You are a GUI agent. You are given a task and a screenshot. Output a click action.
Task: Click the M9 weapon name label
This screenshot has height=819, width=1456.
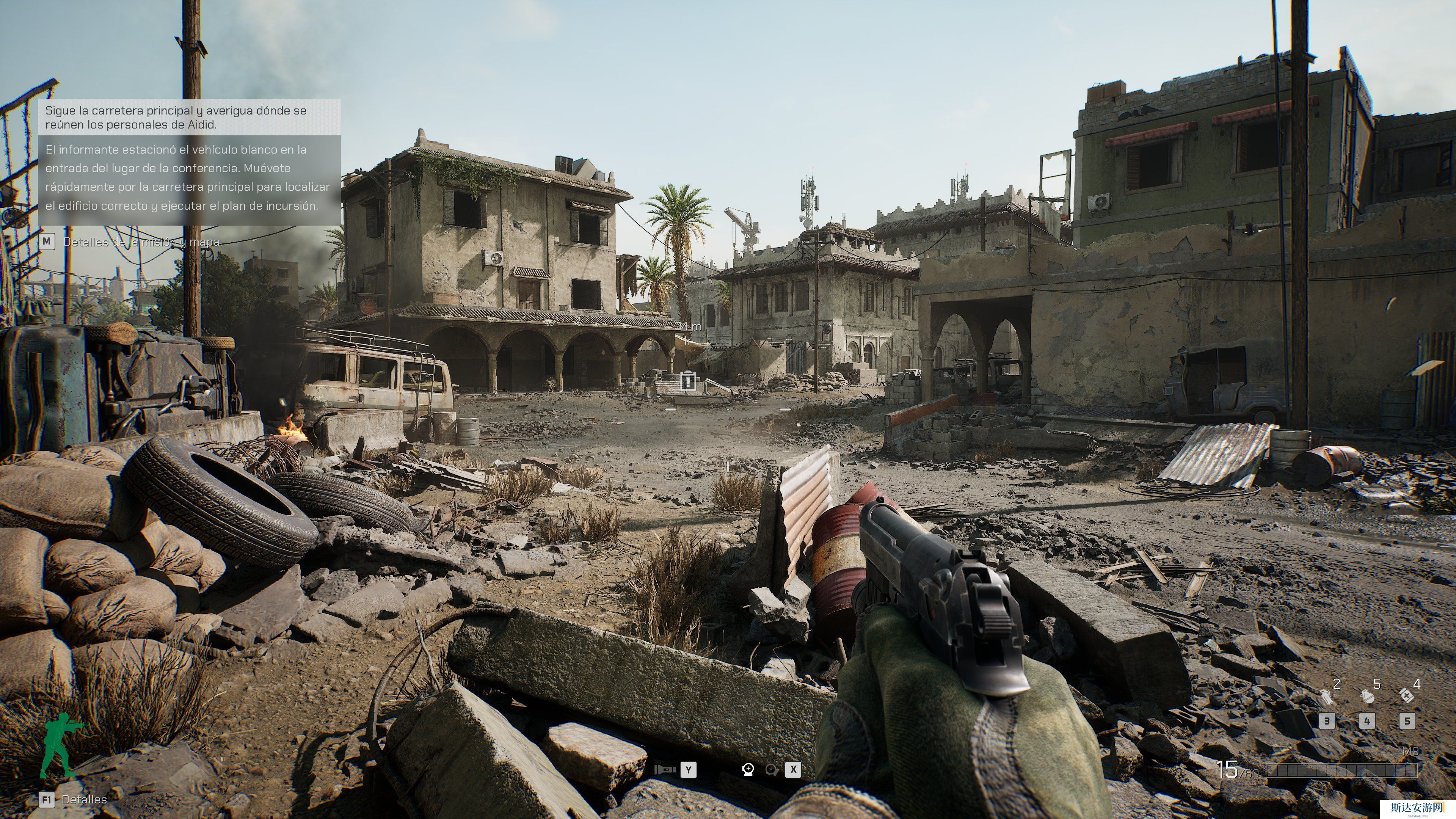[x=1410, y=751]
